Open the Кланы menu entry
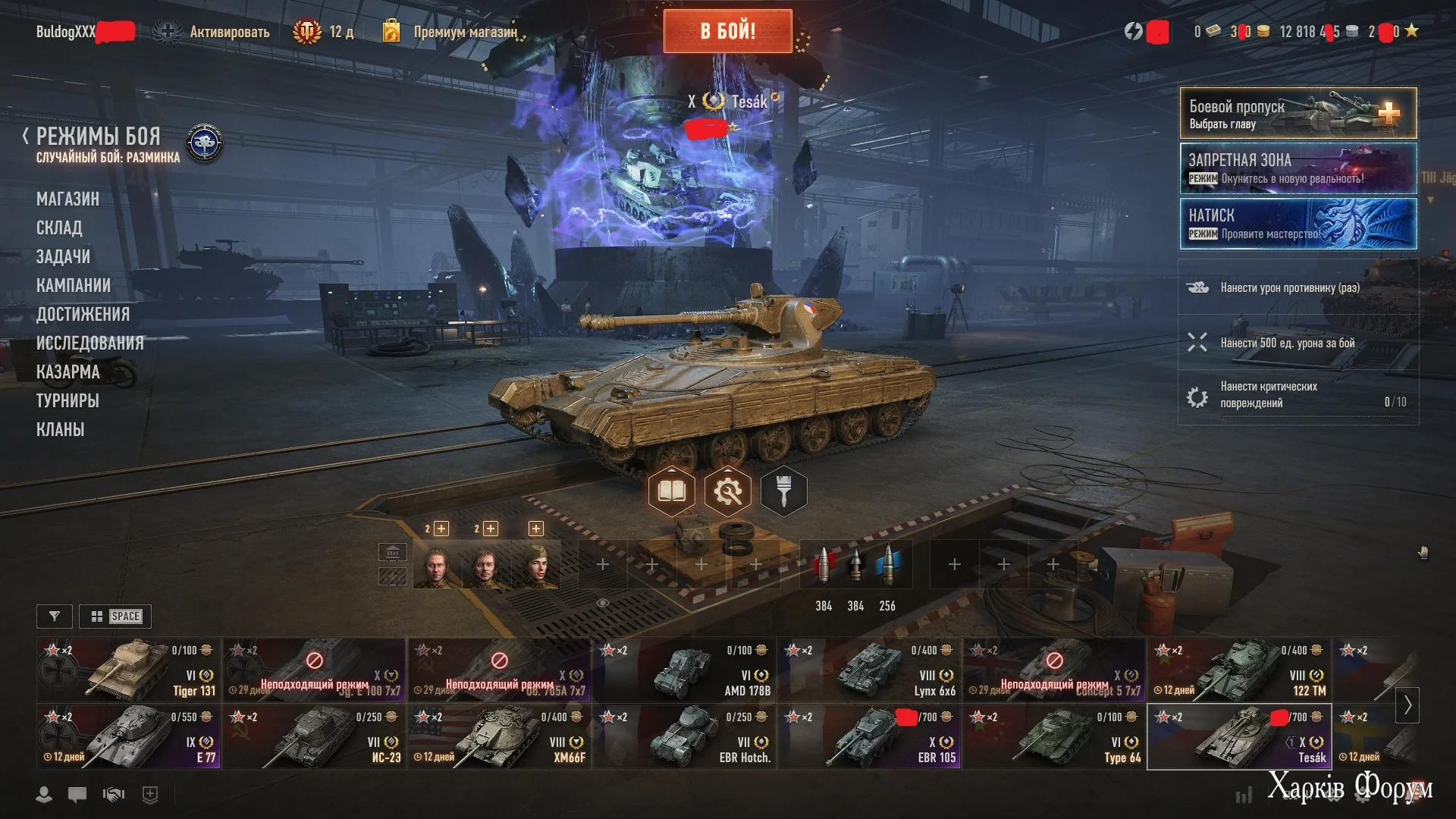 click(x=60, y=430)
